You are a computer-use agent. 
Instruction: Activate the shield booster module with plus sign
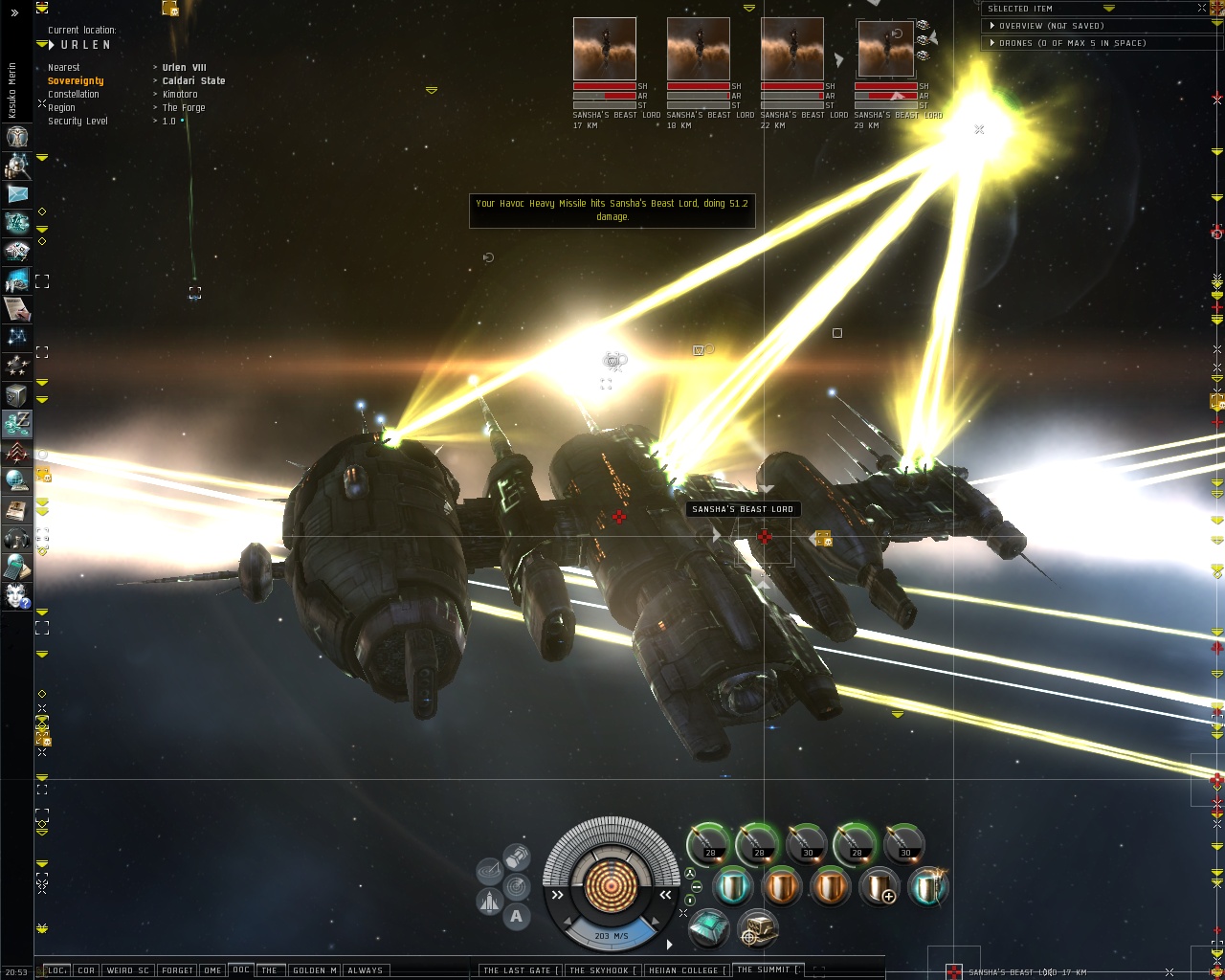pos(879,887)
